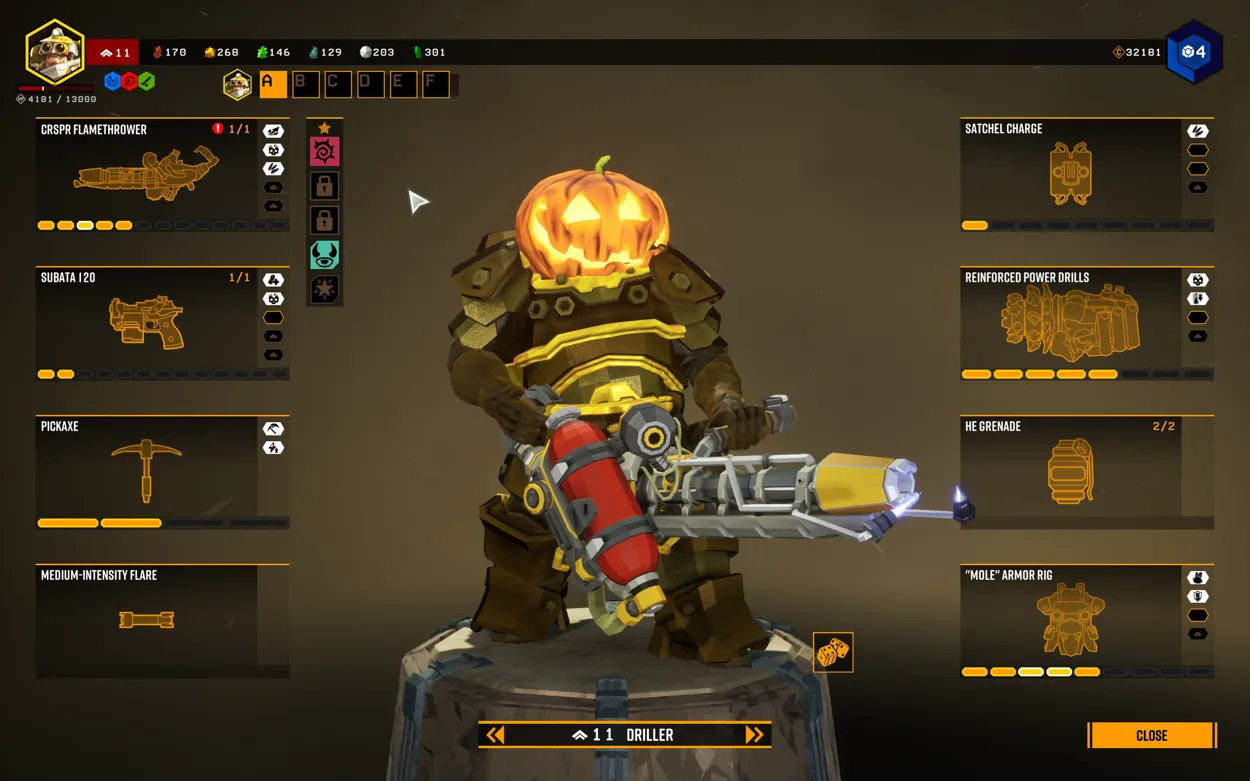Switch to the previous class with left arrows
The height and width of the screenshot is (781, 1250).
point(495,735)
